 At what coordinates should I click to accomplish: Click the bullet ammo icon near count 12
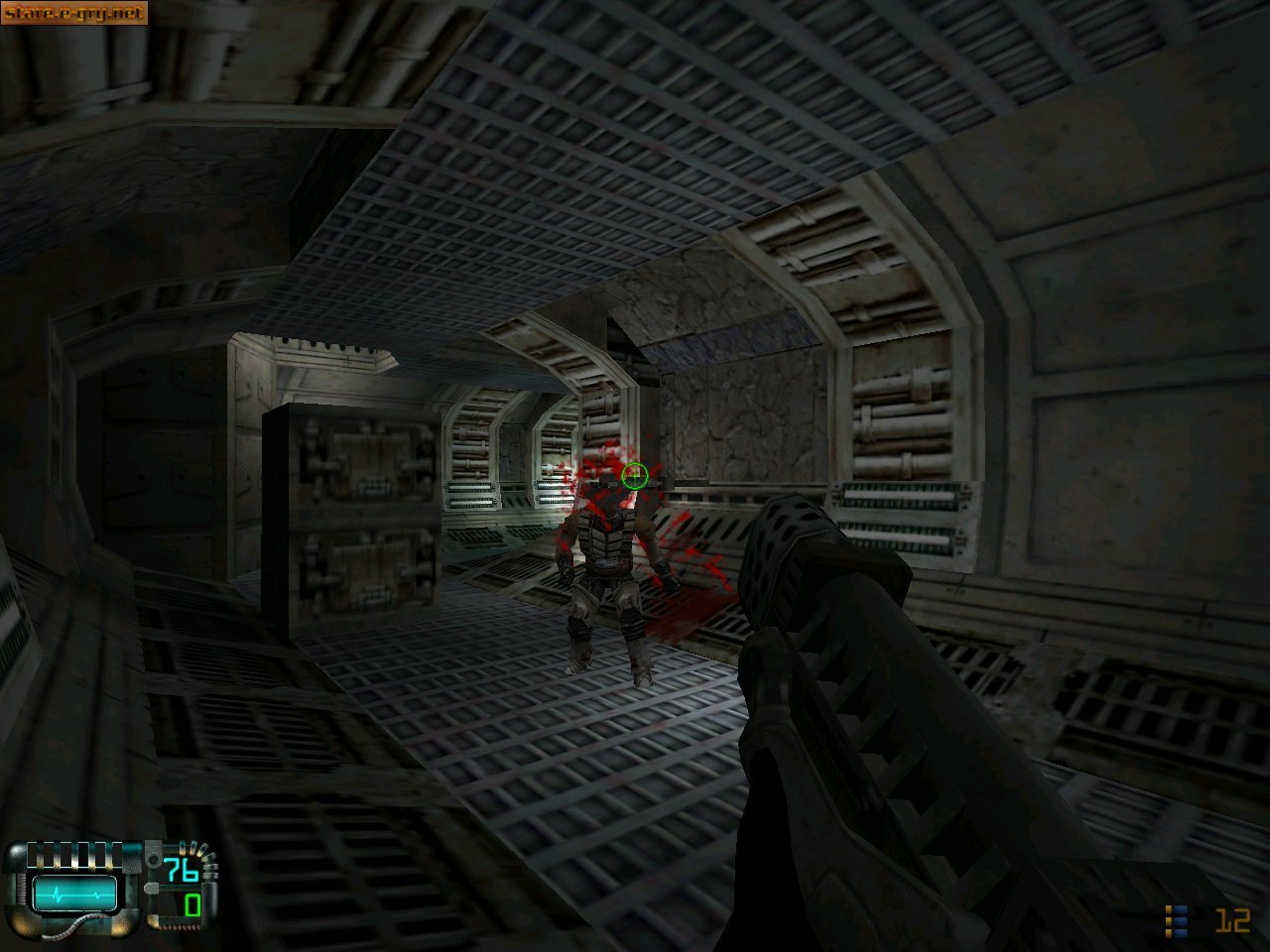(1178, 920)
